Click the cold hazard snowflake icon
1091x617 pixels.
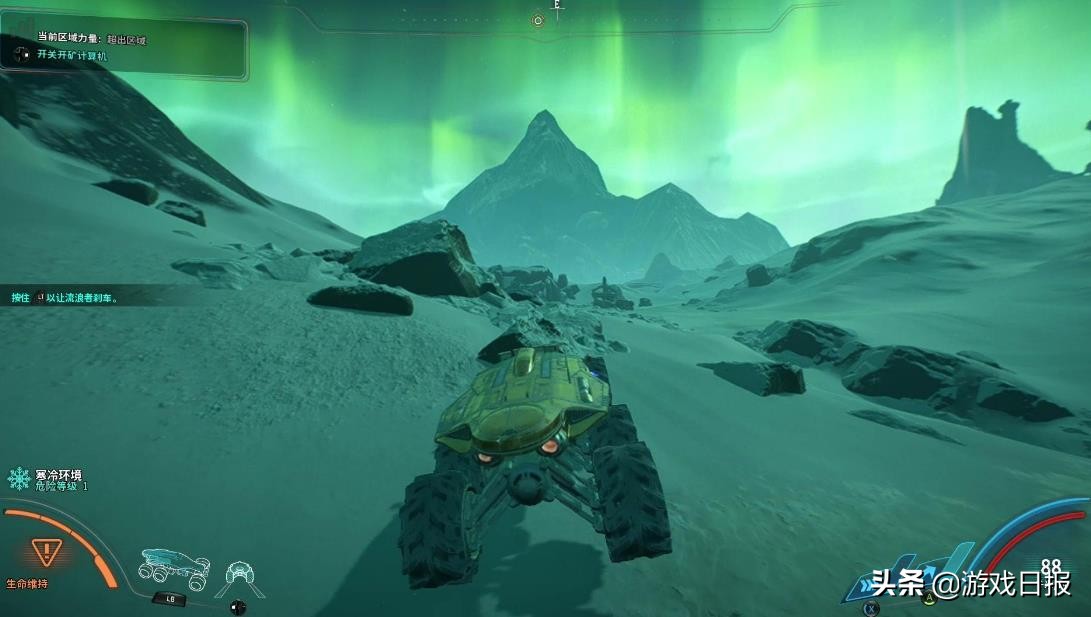click(x=19, y=478)
